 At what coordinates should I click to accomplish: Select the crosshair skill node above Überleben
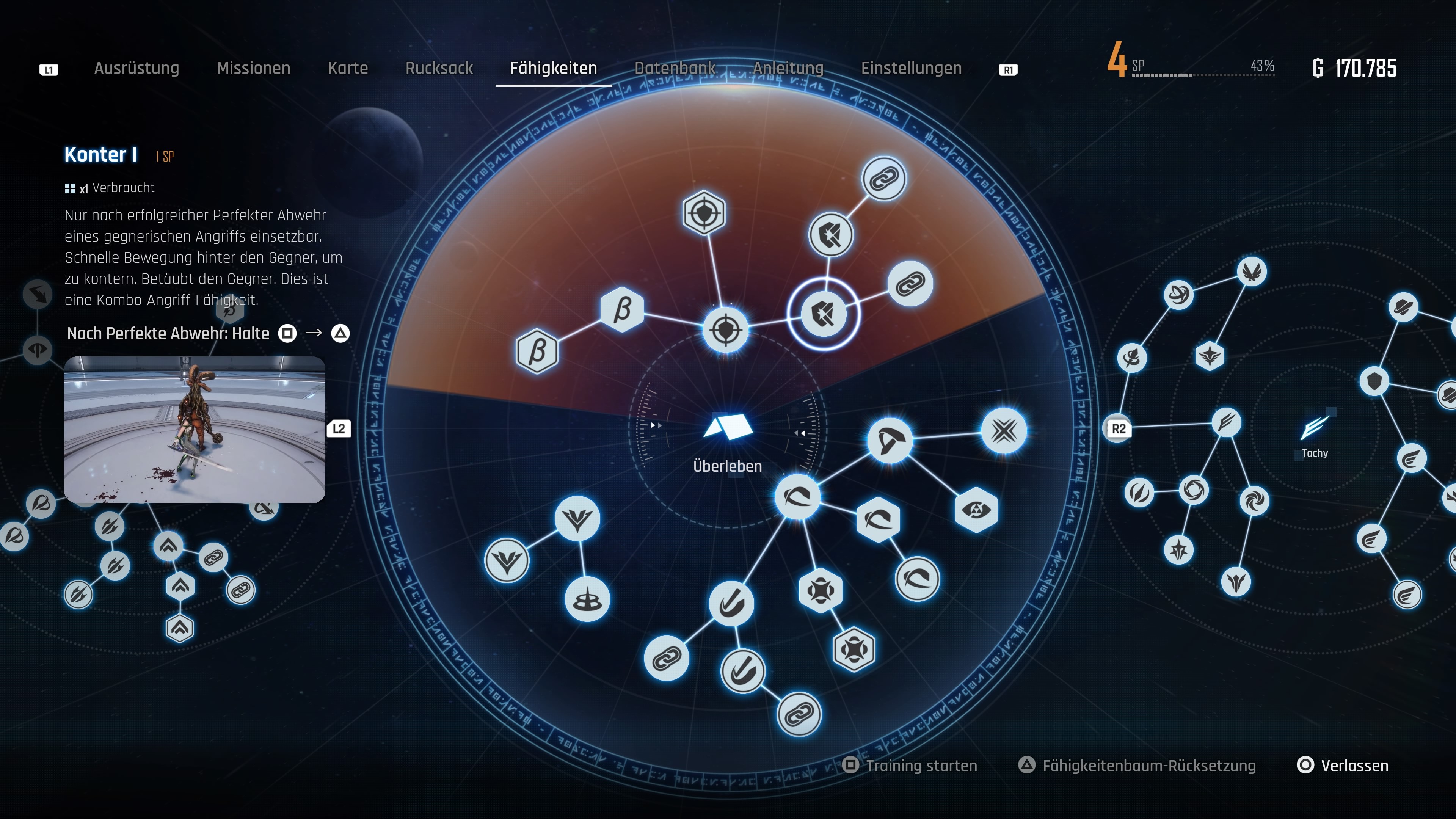point(726,330)
